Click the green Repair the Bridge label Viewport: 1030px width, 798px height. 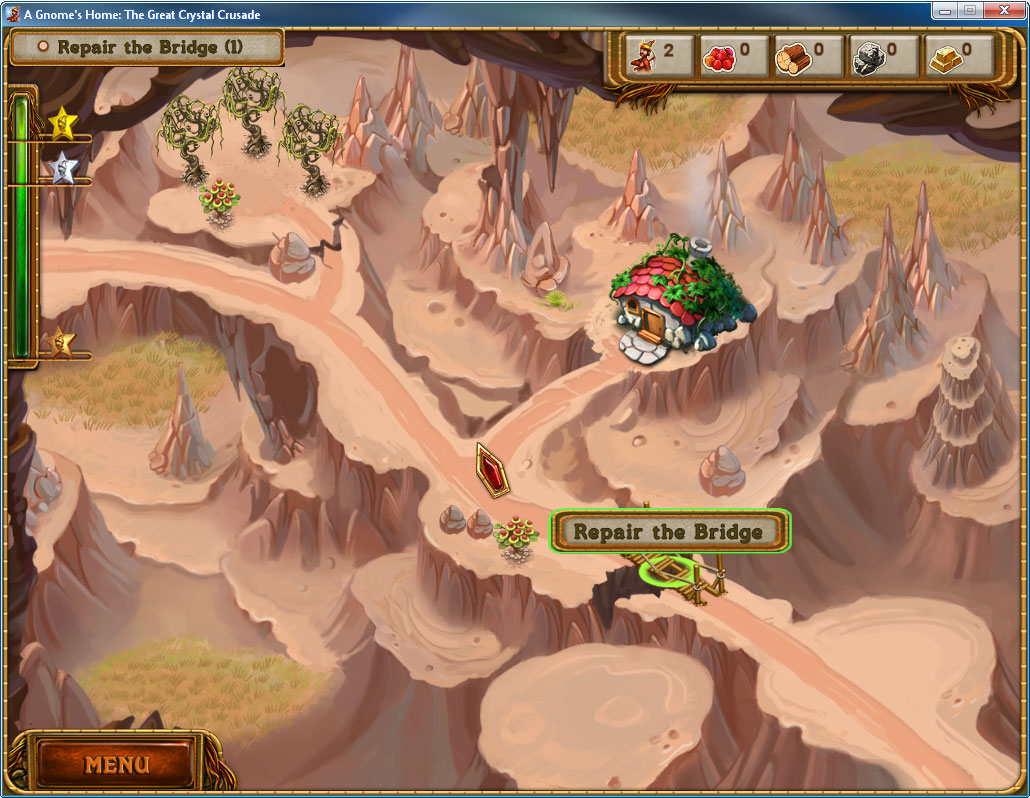[x=669, y=532]
